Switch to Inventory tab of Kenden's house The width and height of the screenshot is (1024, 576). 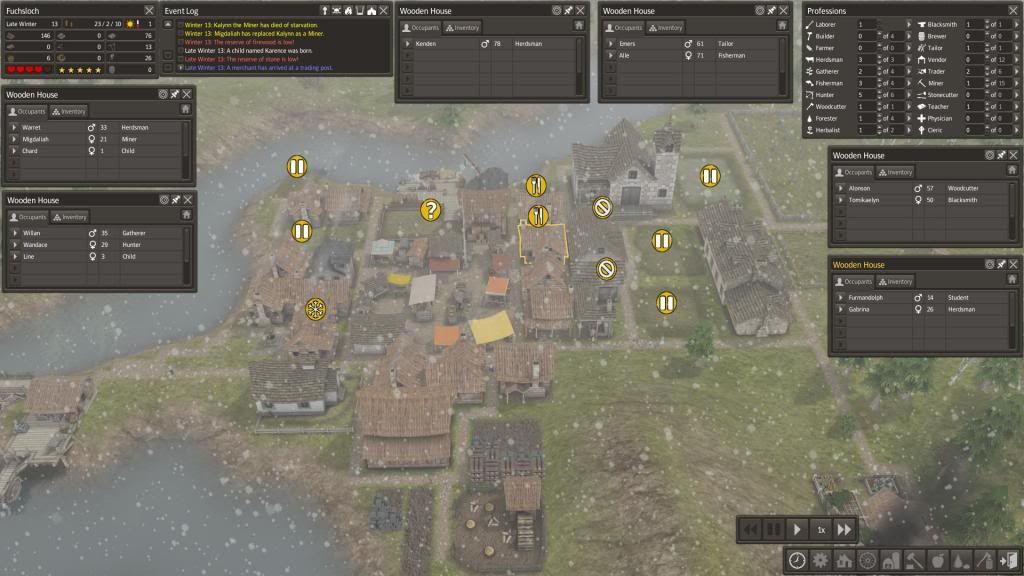point(468,28)
